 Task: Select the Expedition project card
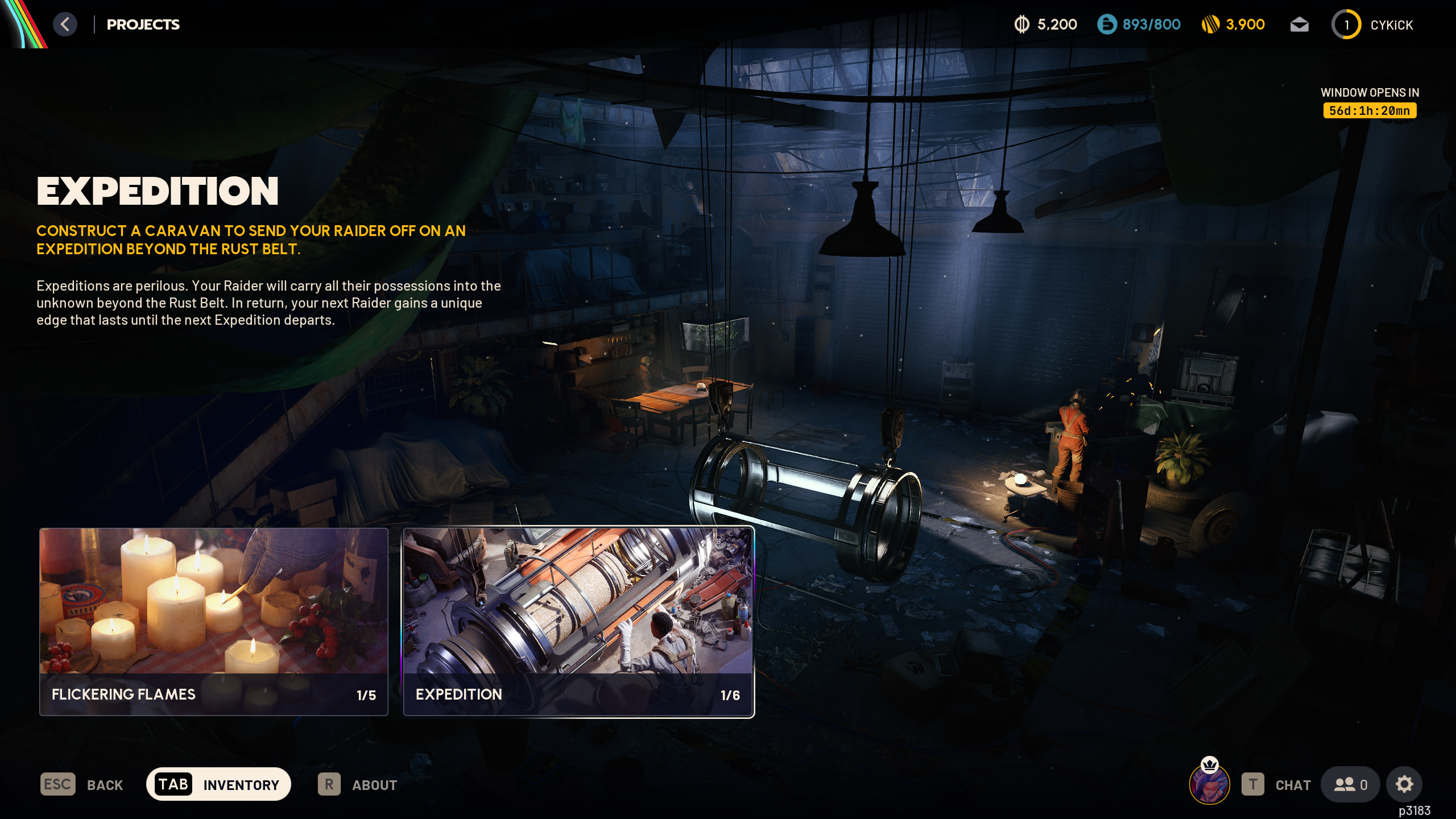tap(577, 620)
